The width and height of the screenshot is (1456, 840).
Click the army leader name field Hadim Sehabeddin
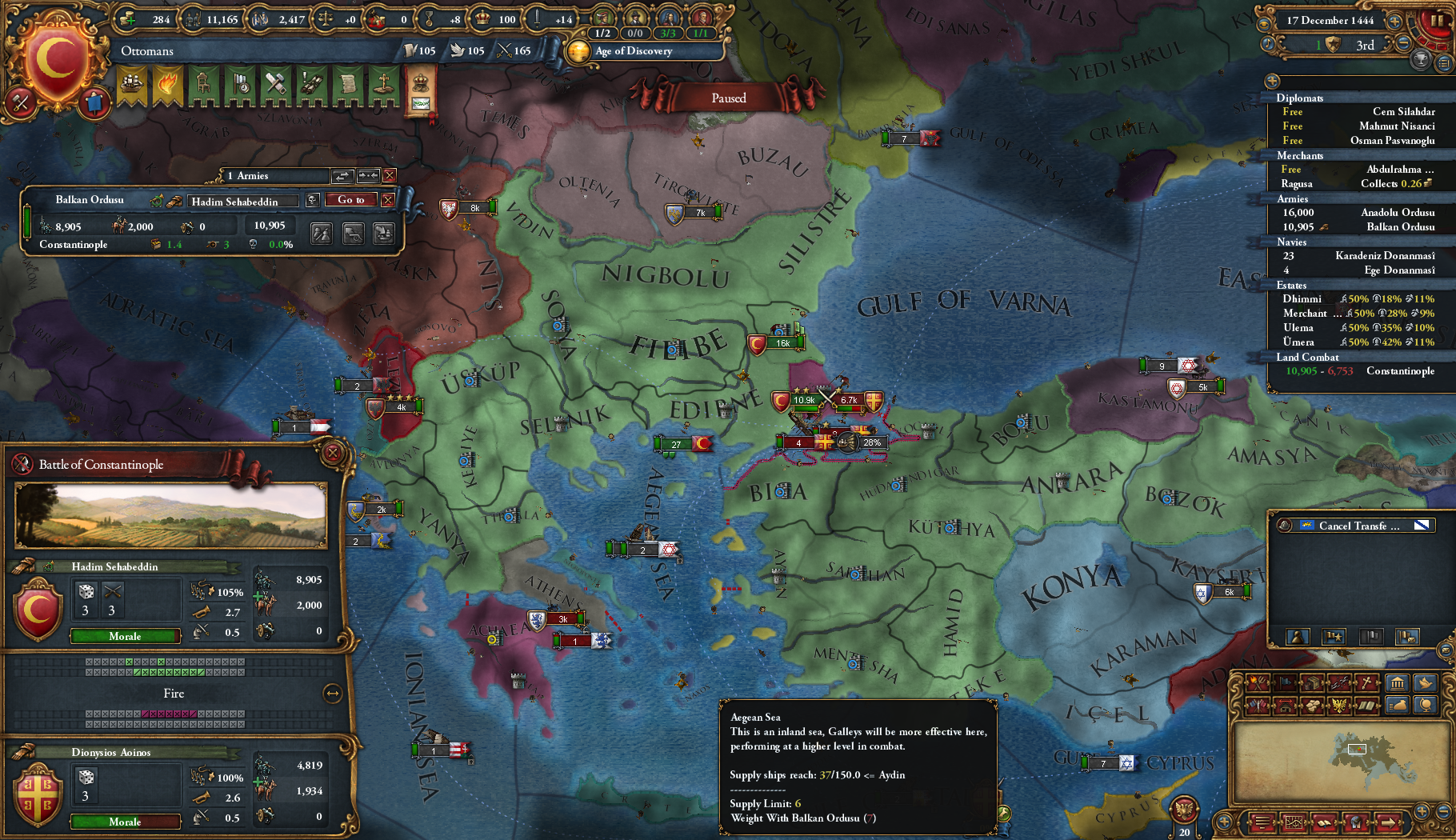[x=242, y=201]
